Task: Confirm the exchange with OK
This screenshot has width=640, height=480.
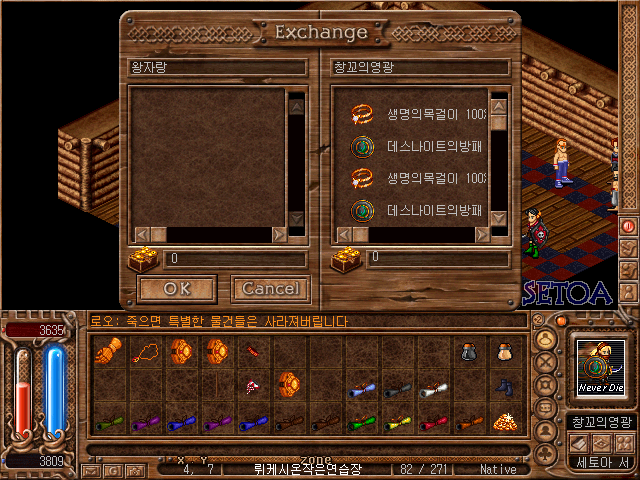Action: 177,289
